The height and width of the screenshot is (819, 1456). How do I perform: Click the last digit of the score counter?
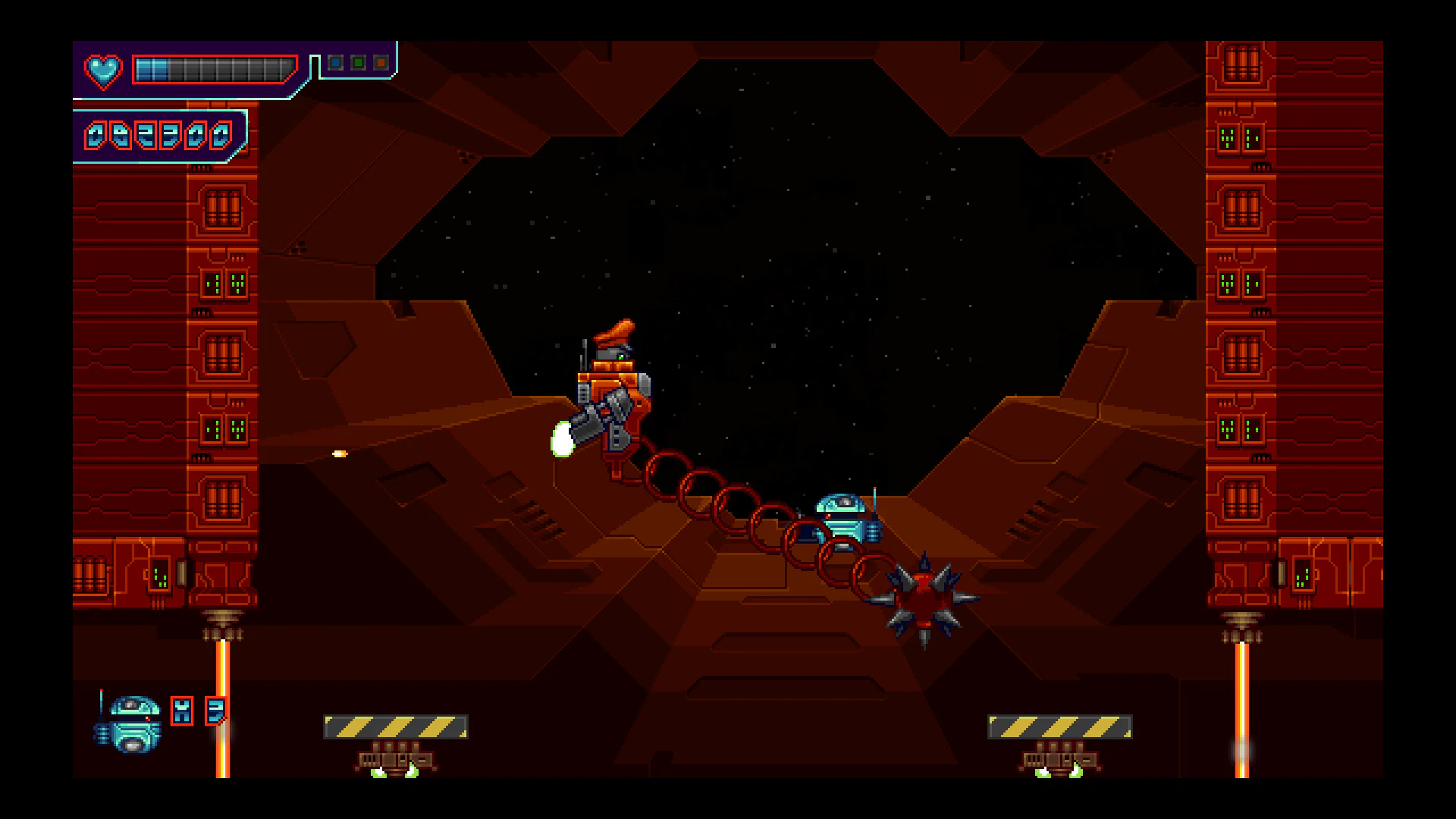point(221,133)
